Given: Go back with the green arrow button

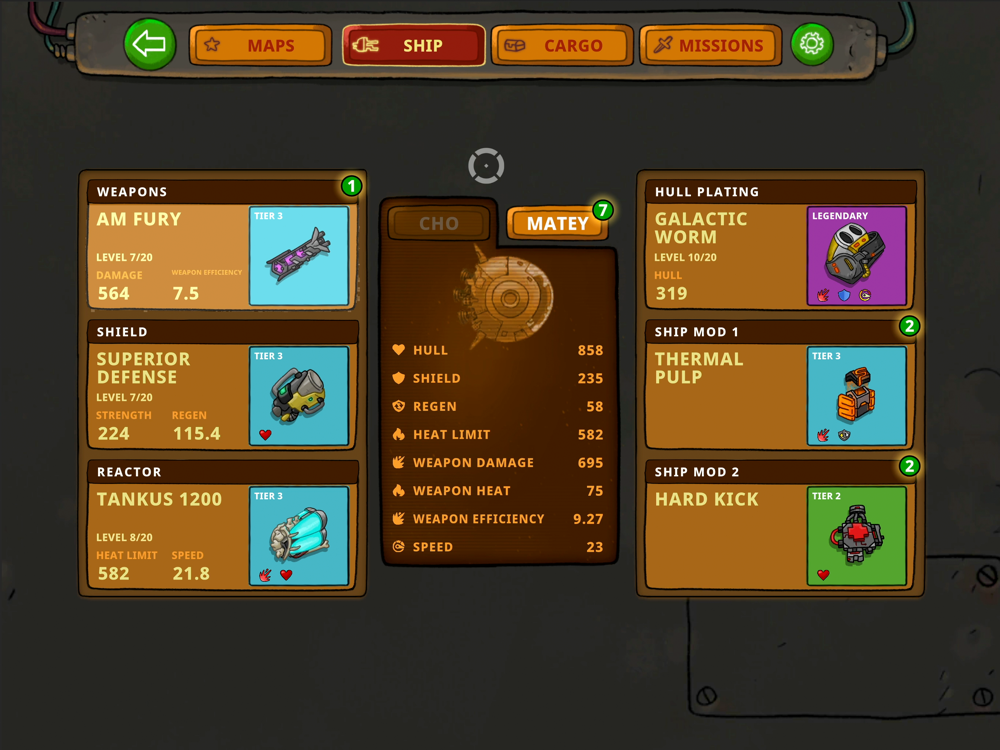Looking at the screenshot, I should pyautogui.click(x=150, y=45).
